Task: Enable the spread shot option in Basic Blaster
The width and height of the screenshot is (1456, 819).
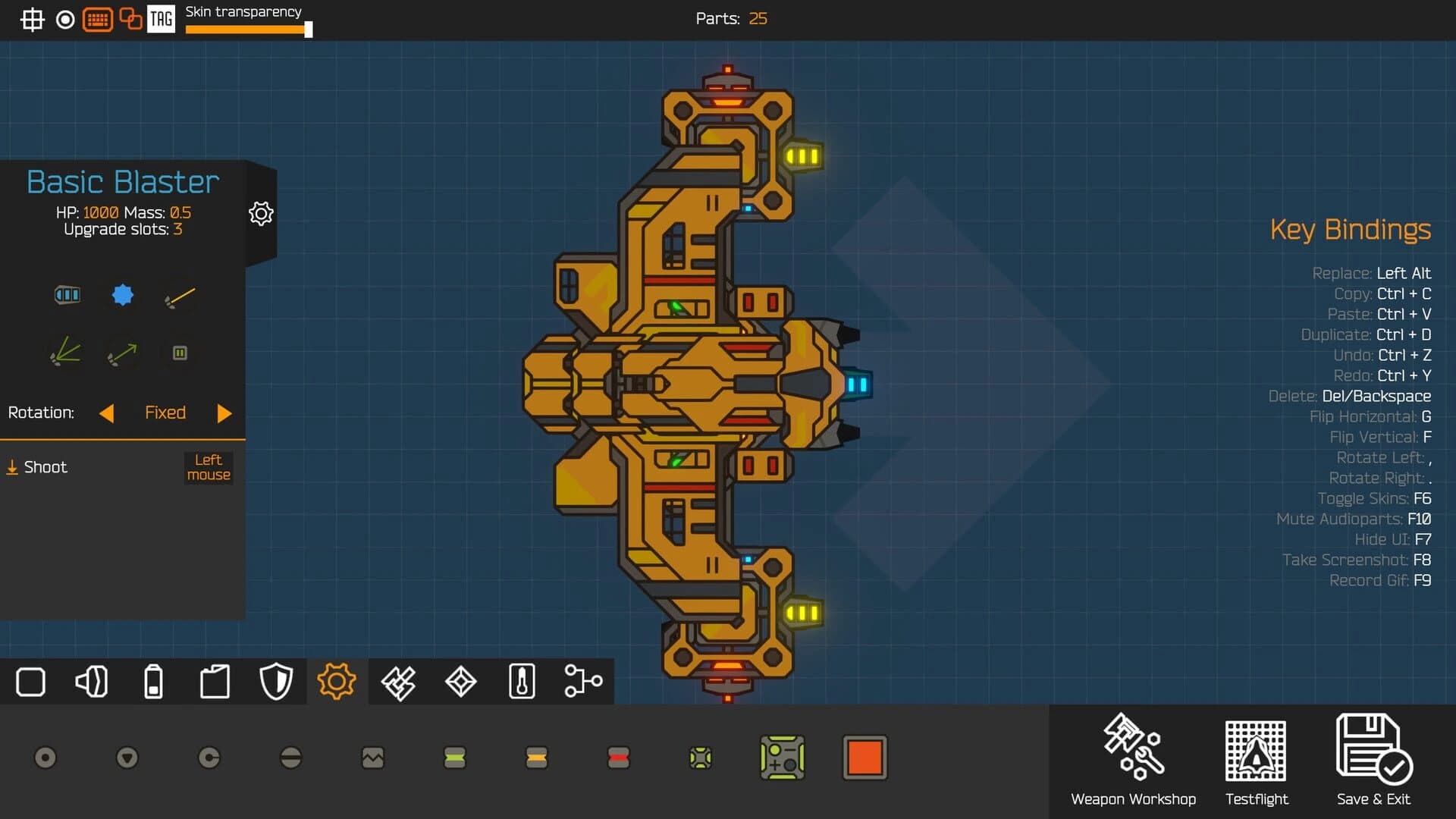Action: point(65,351)
